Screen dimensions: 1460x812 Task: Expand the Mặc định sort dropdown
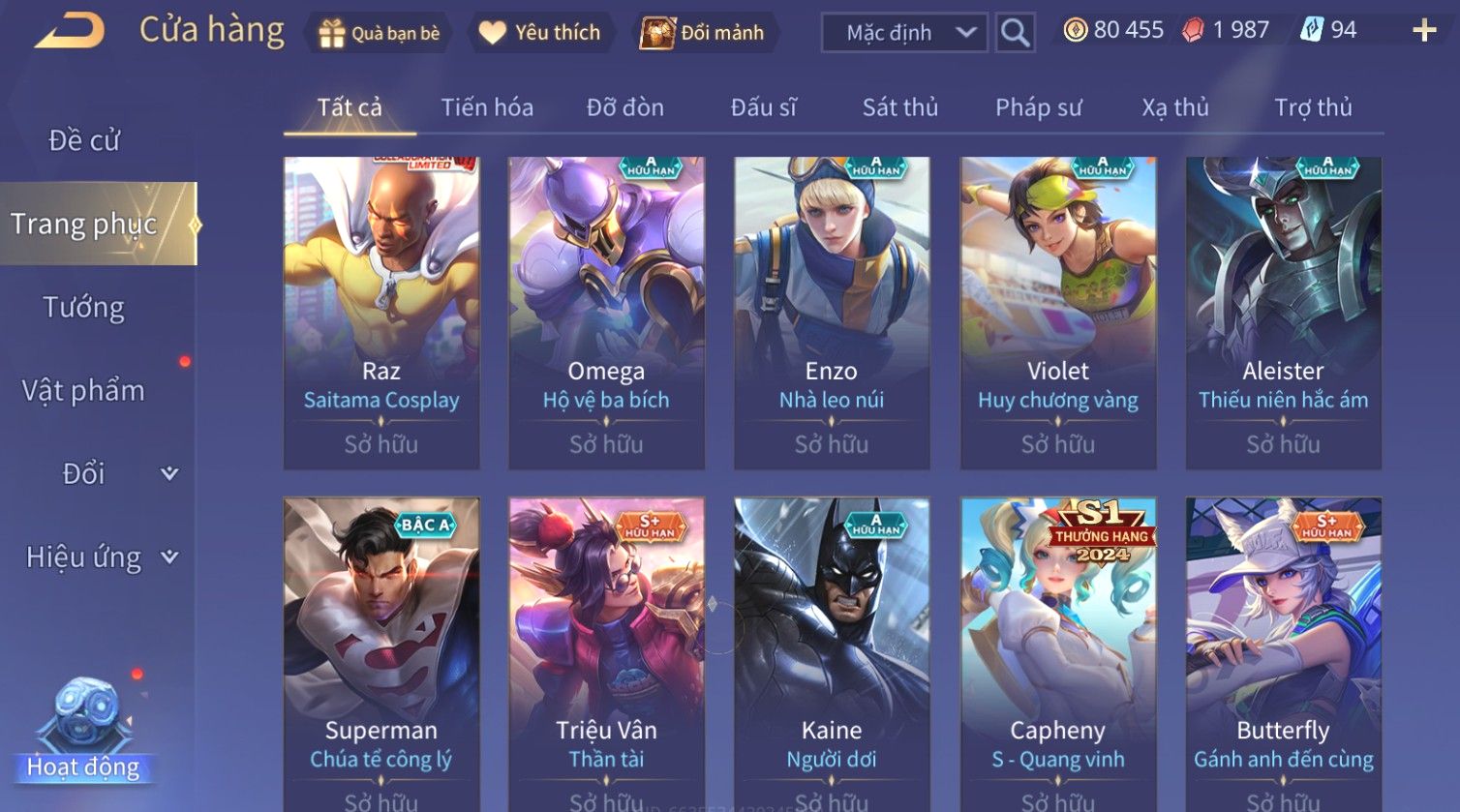pyautogui.click(x=904, y=33)
